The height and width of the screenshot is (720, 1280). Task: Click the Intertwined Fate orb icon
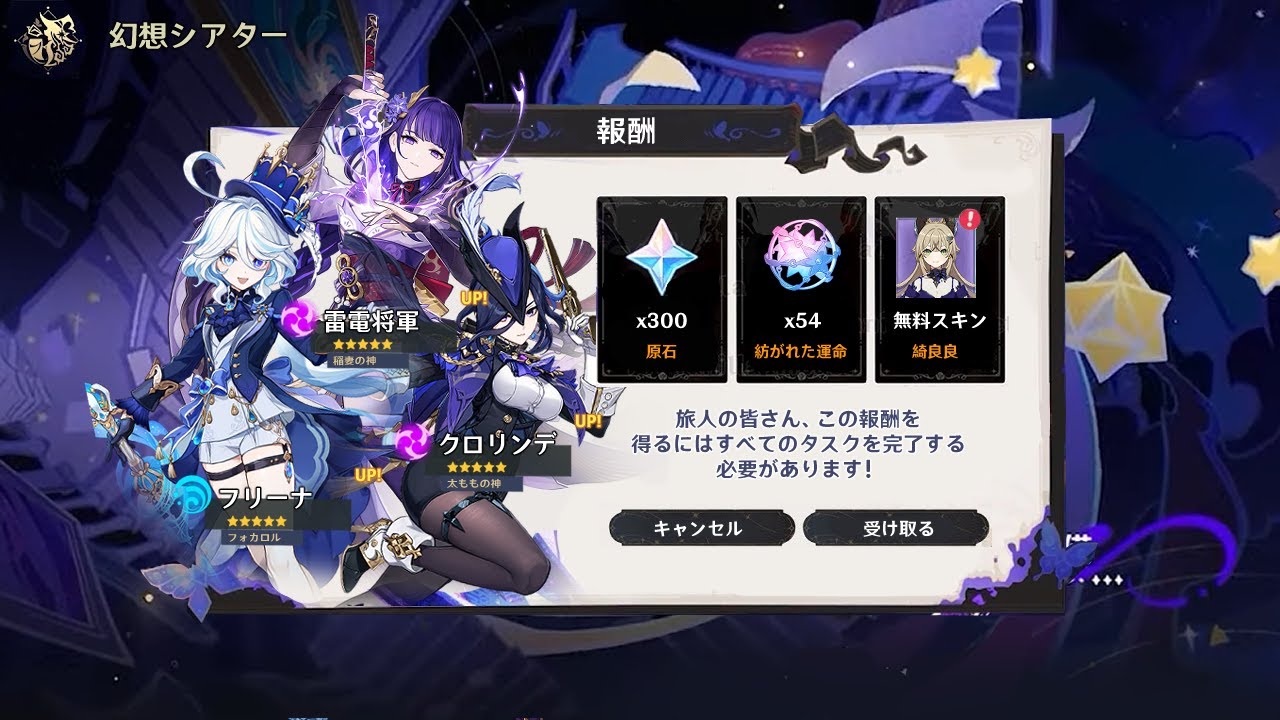(801, 258)
